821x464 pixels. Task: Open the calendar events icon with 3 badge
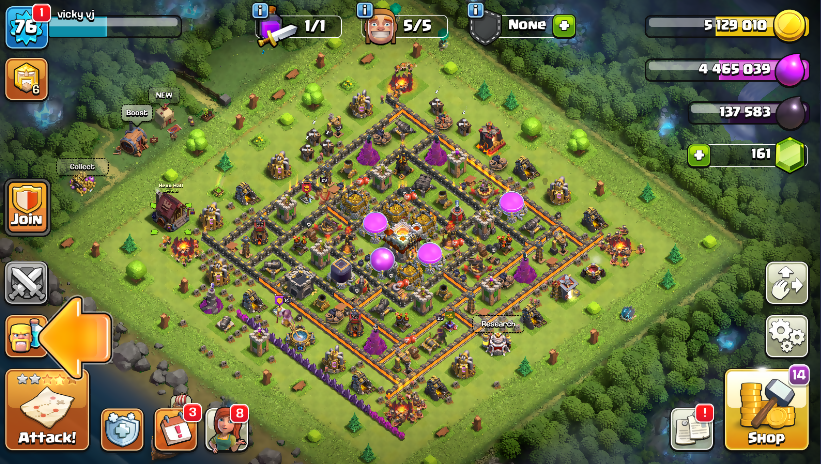tap(175, 429)
